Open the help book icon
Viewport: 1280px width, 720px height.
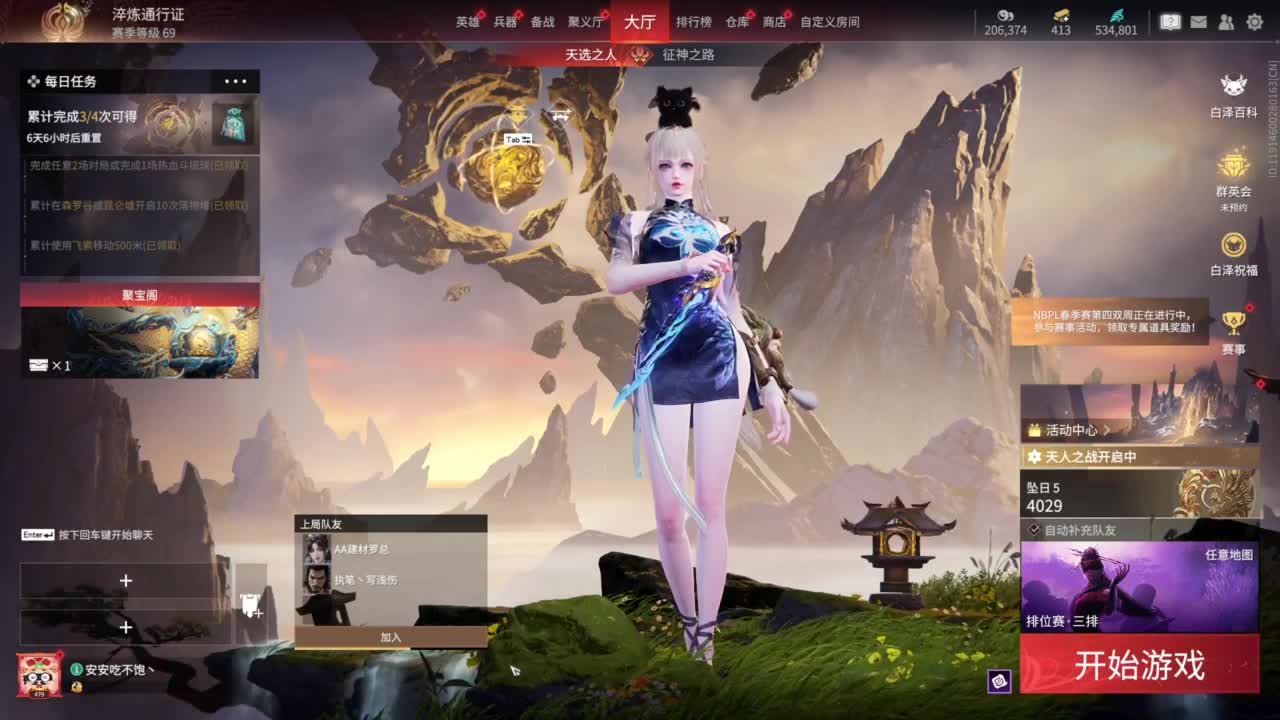click(1170, 22)
